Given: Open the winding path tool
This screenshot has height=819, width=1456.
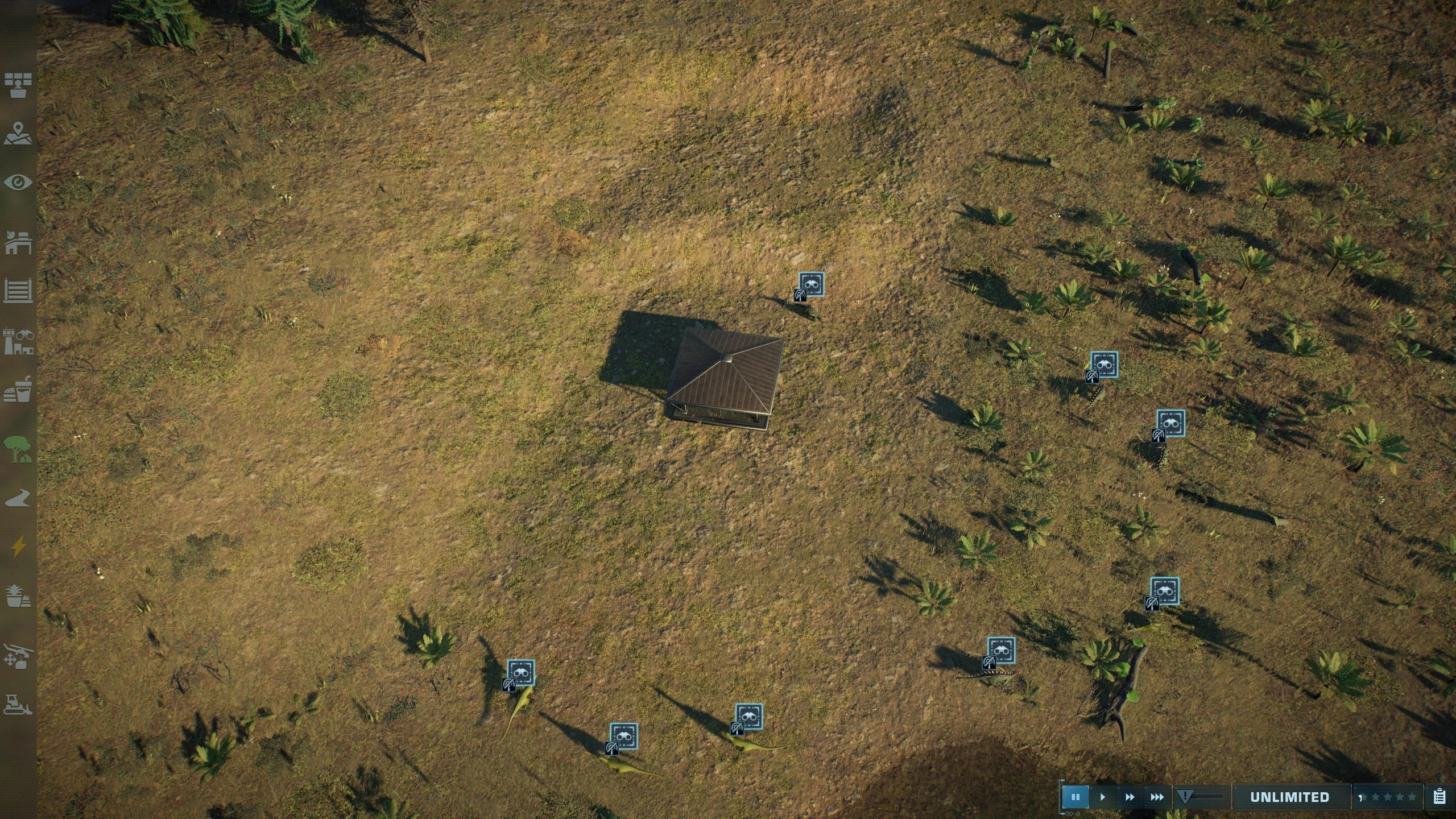Looking at the screenshot, I should 18,498.
